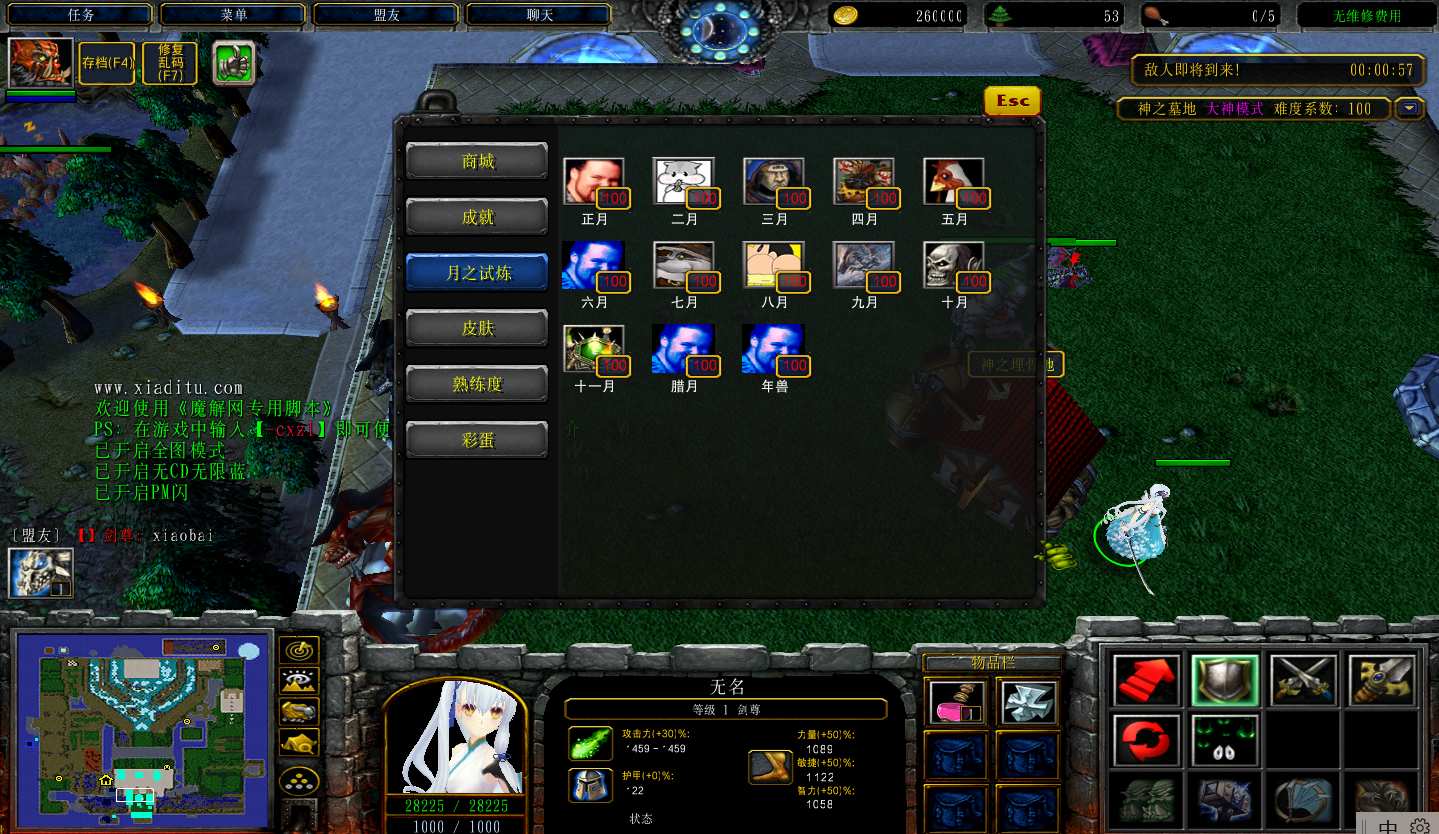Select the 月之试炼 tab
This screenshot has width=1439, height=834.
point(477,272)
